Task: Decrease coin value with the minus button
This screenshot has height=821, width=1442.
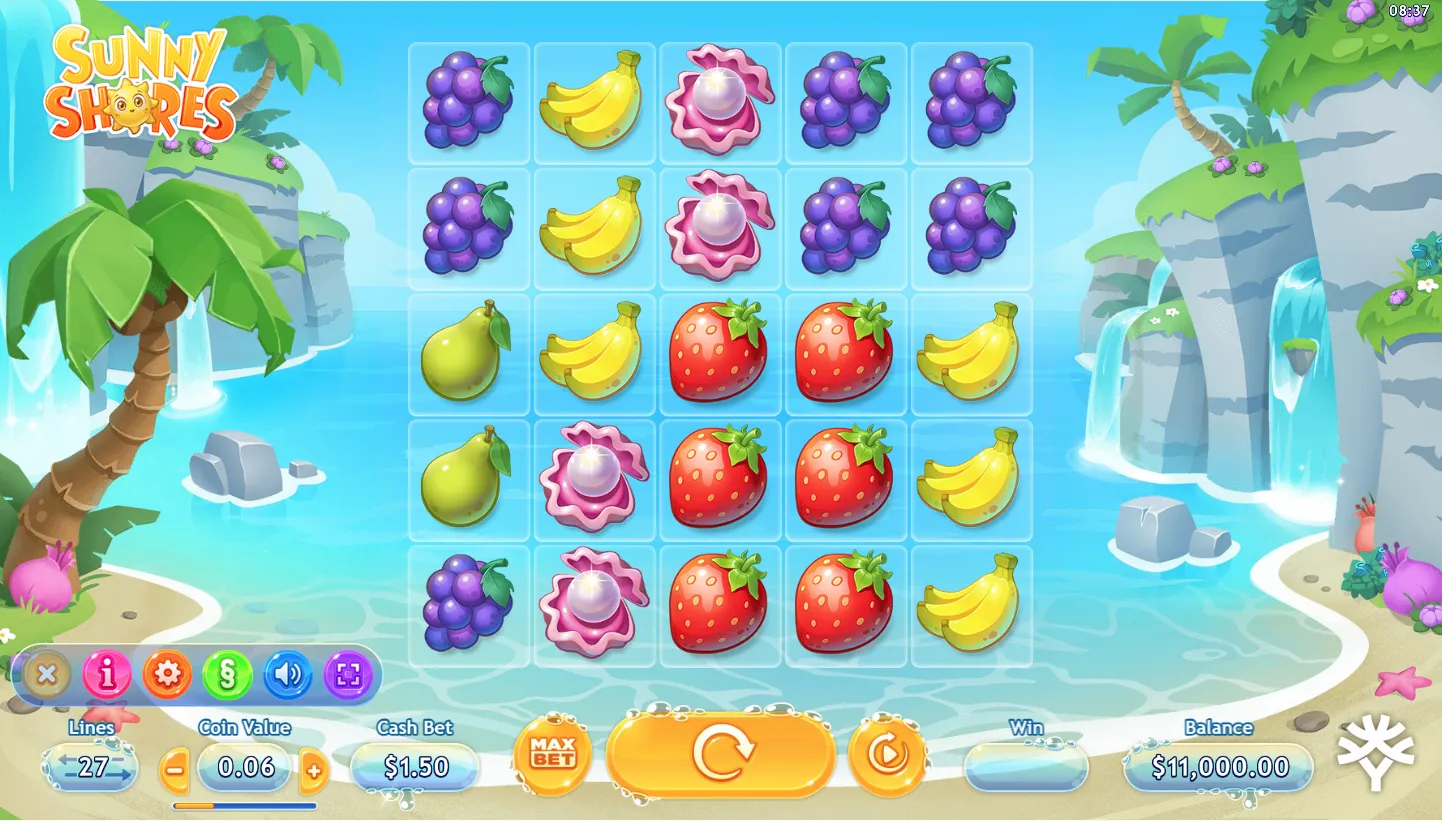Action: [x=175, y=769]
